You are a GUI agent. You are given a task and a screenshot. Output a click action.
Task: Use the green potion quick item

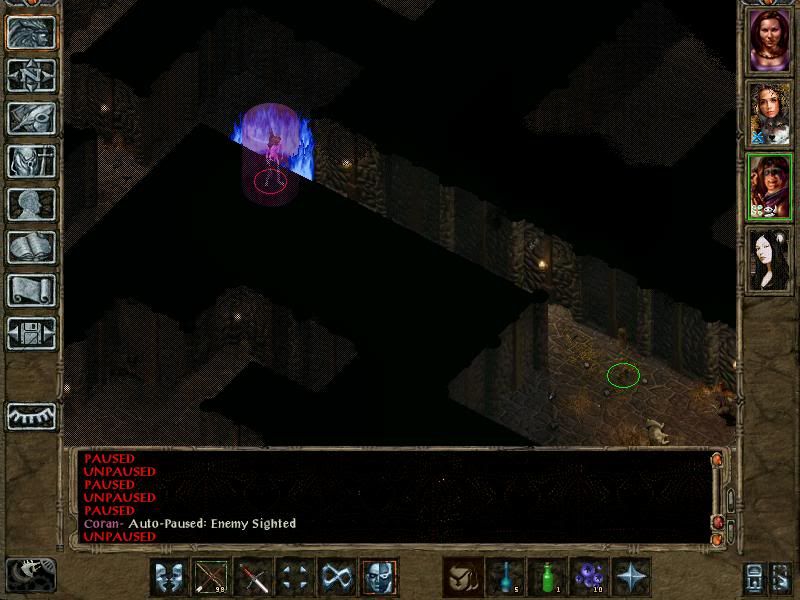tap(547, 577)
